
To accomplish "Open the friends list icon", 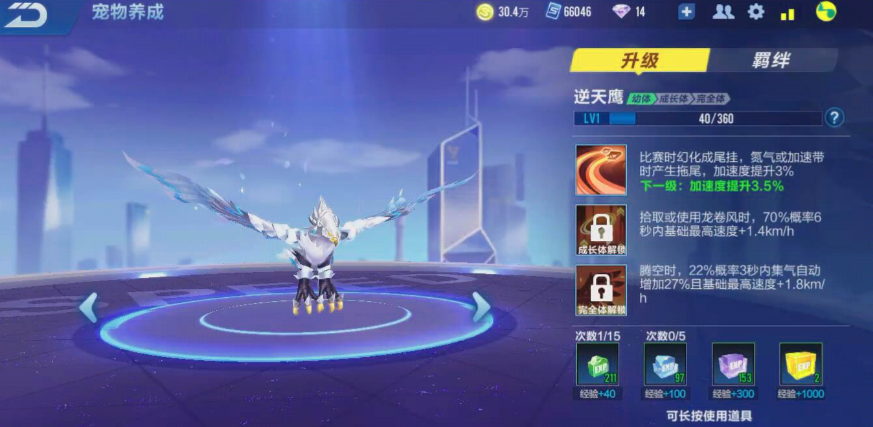I will [722, 12].
